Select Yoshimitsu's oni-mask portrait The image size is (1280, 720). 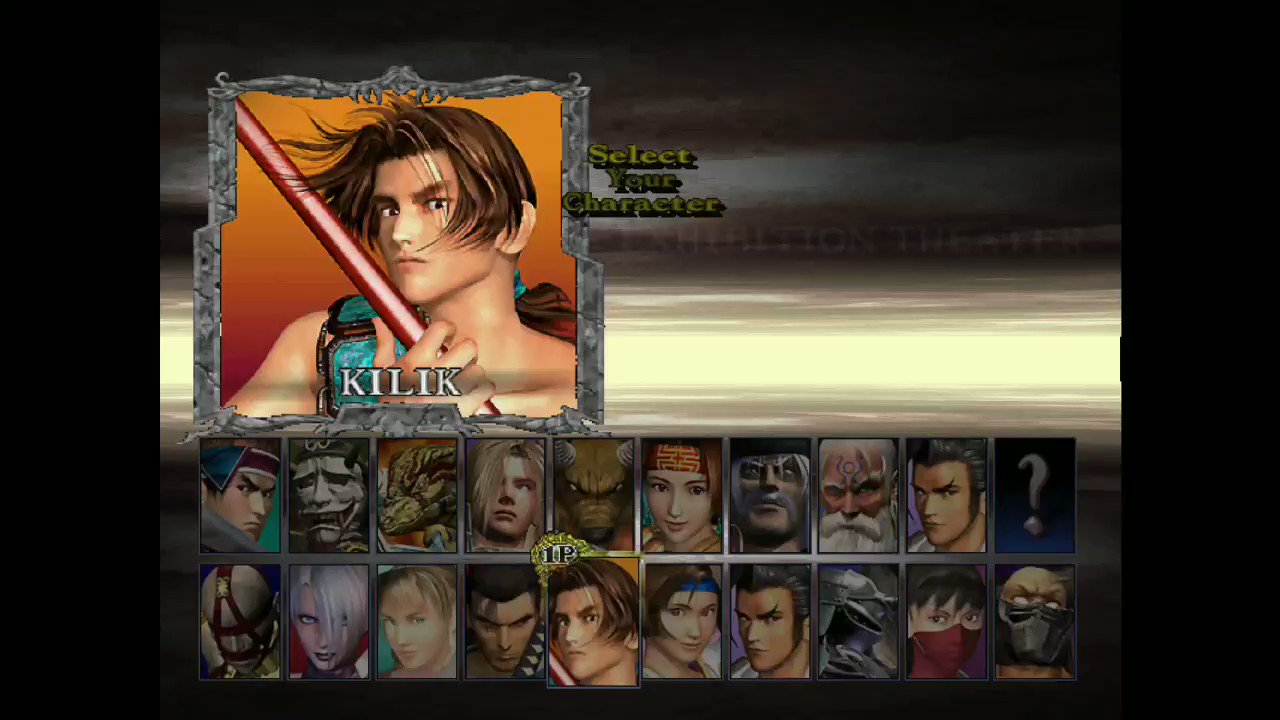pyautogui.click(x=328, y=495)
